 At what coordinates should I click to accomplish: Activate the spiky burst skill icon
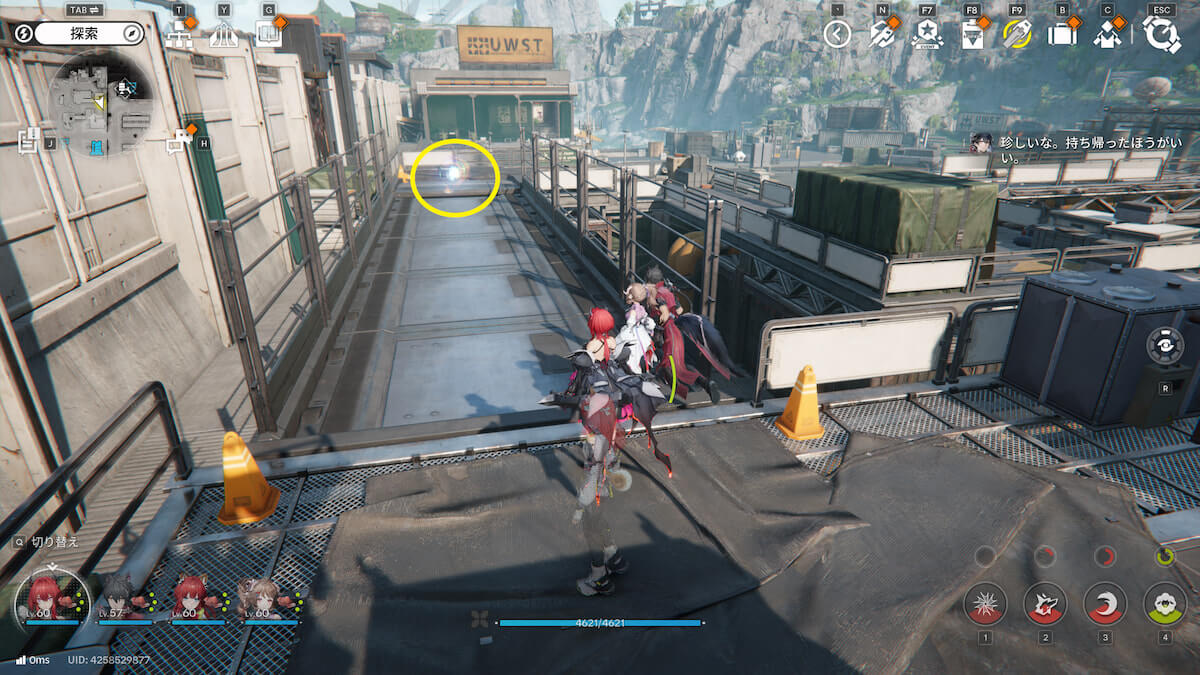pos(985,603)
